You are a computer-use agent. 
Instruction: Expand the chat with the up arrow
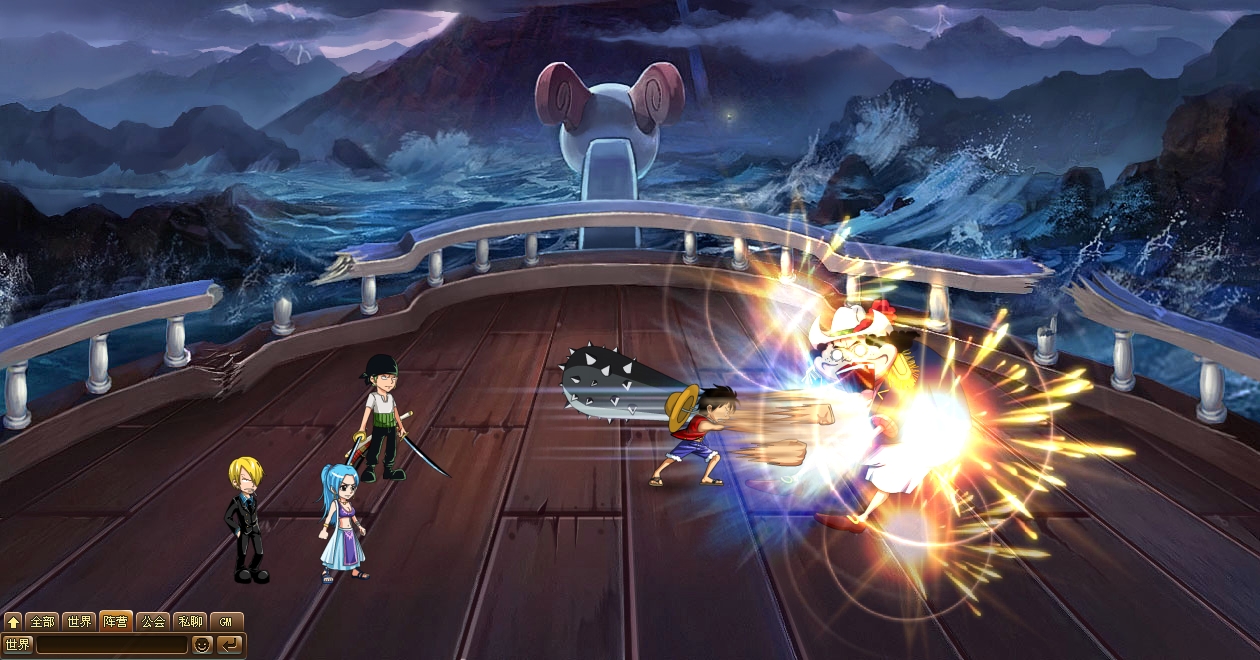13,622
